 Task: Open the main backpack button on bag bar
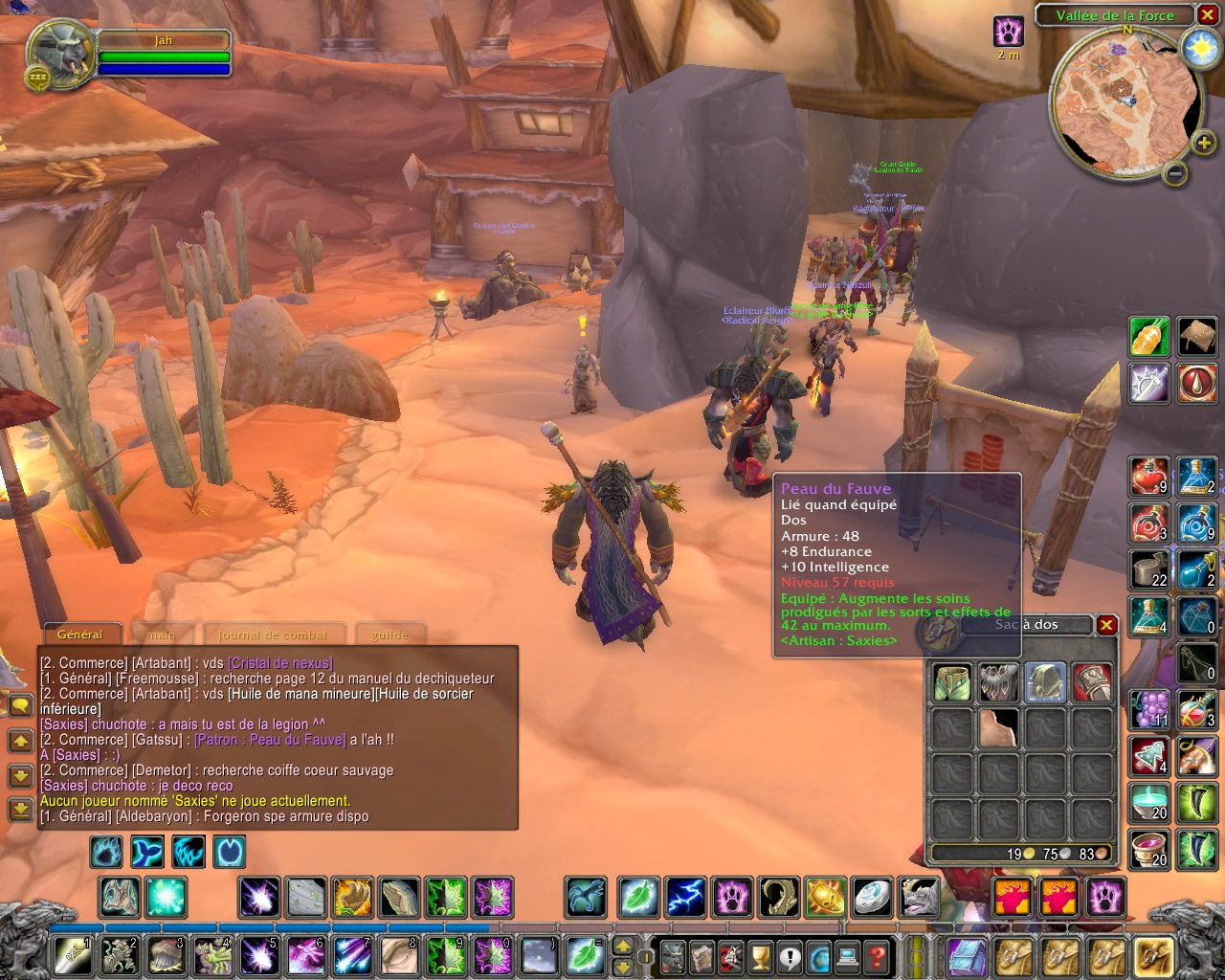tap(1153, 955)
